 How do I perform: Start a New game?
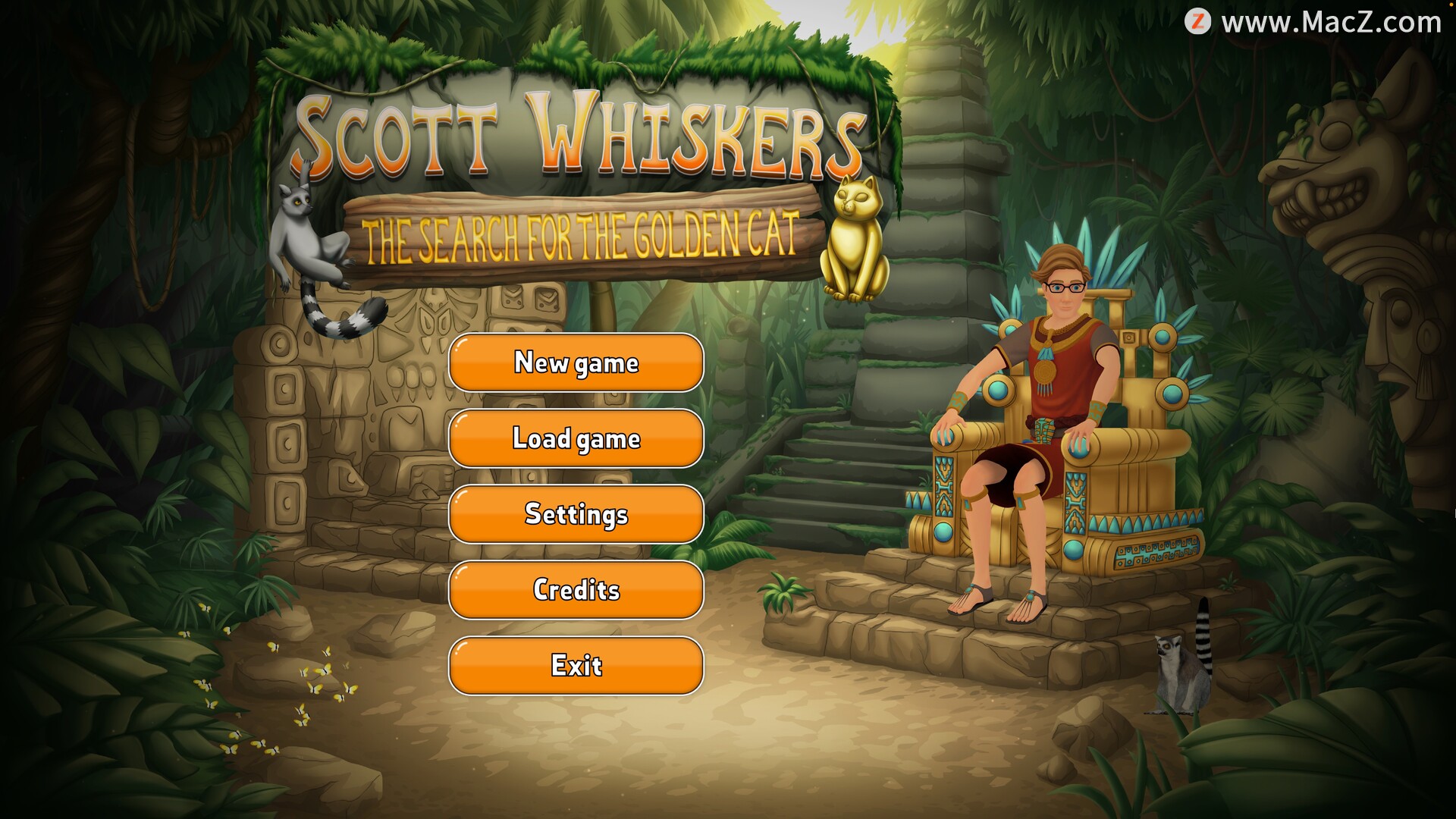pos(576,362)
